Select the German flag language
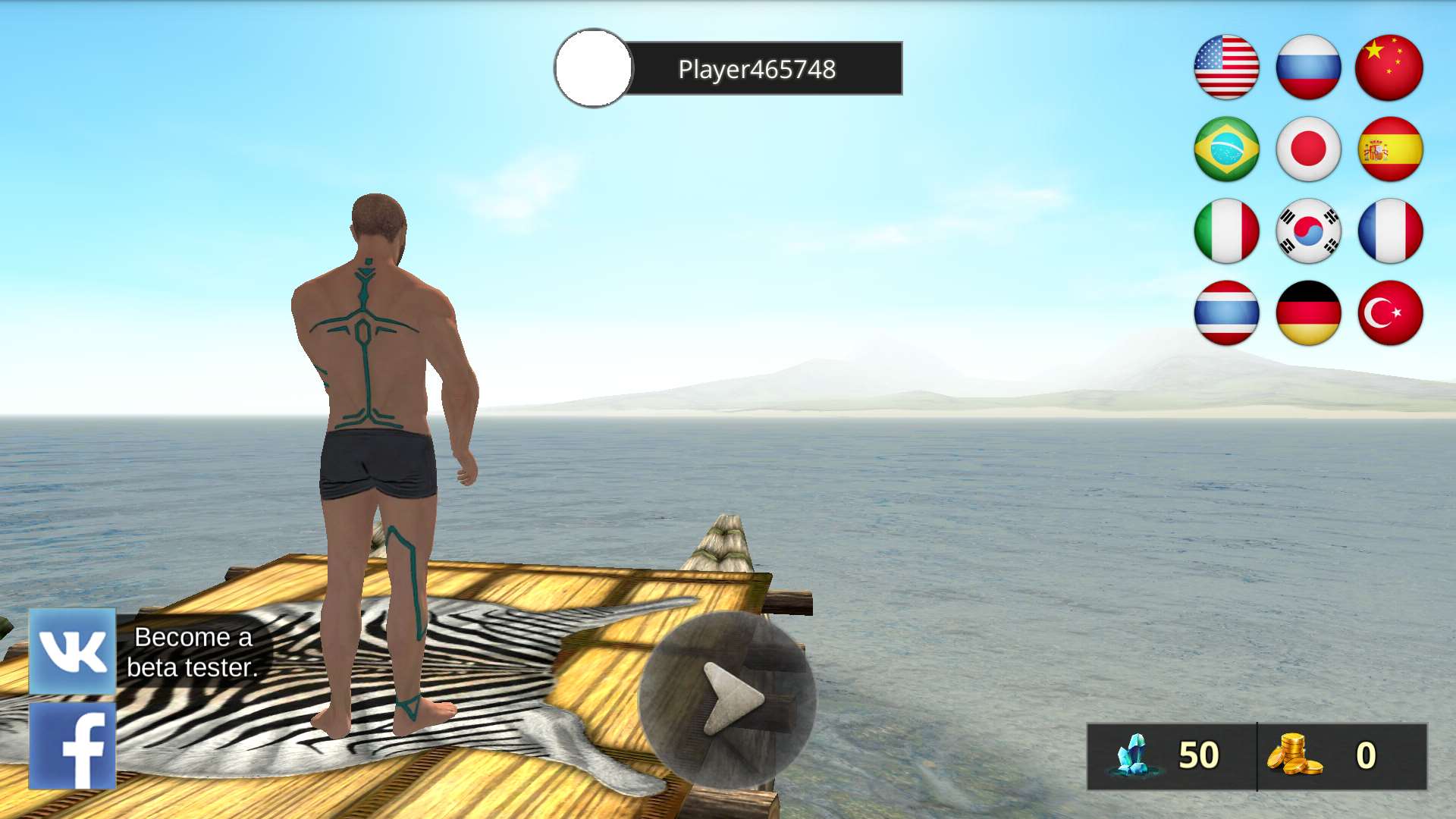 click(1308, 313)
